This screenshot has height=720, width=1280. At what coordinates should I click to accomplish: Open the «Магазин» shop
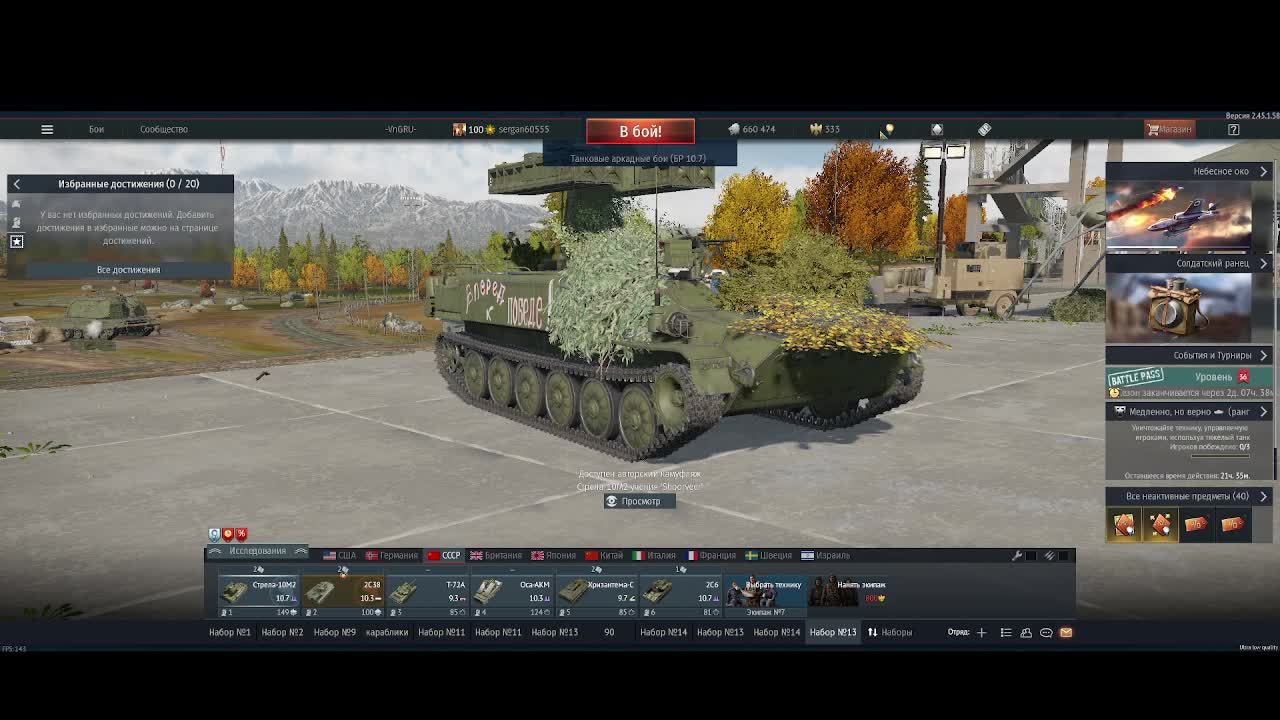pos(1169,129)
